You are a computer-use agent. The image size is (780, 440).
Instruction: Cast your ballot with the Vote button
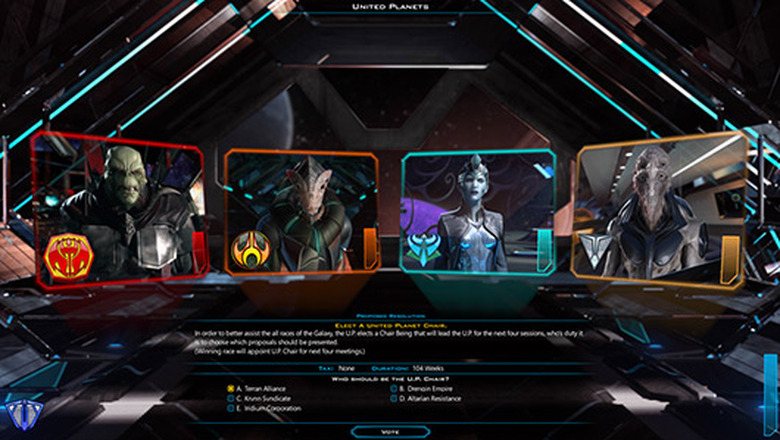coord(390,431)
